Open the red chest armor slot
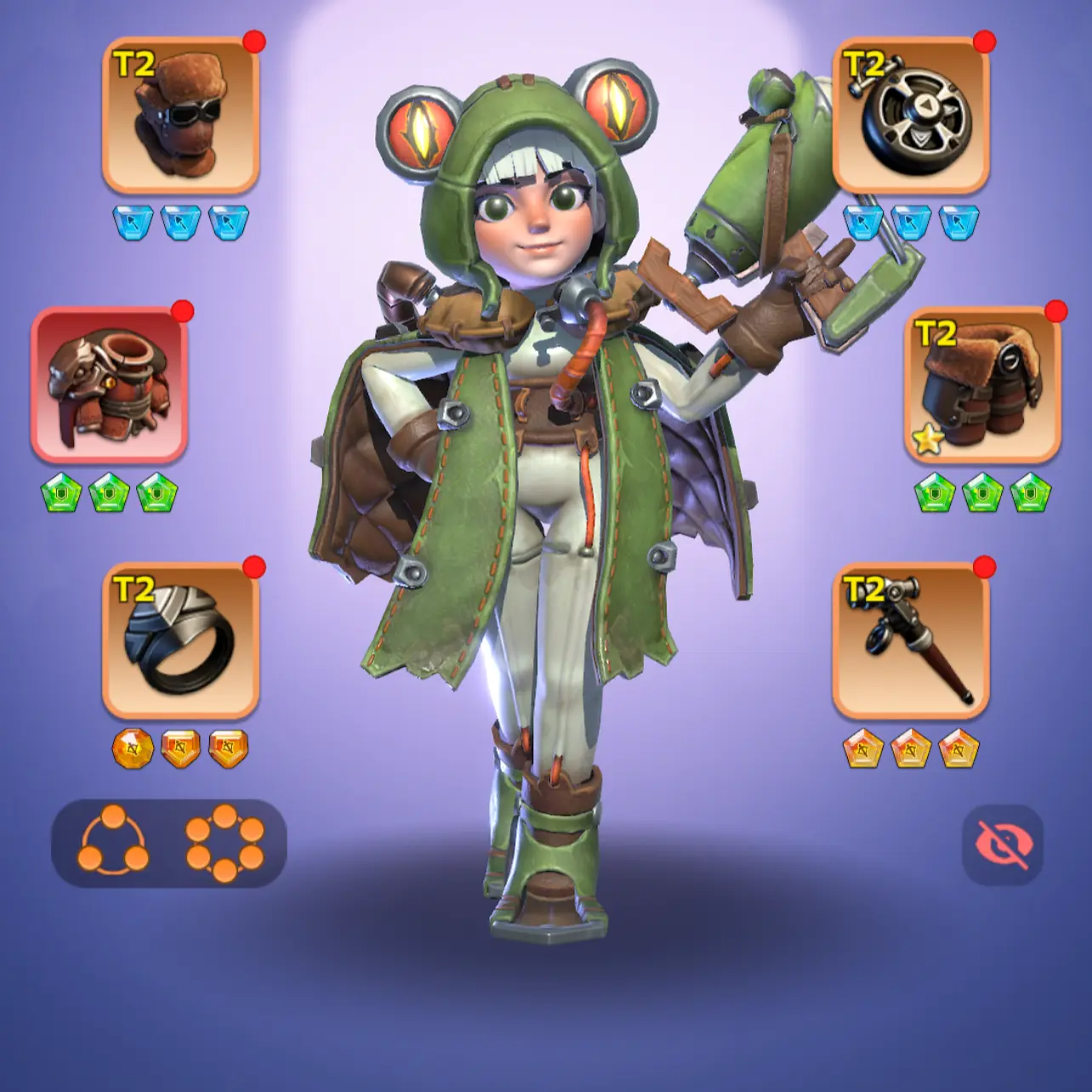This screenshot has width=1092, height=1092. coord(109,385)
